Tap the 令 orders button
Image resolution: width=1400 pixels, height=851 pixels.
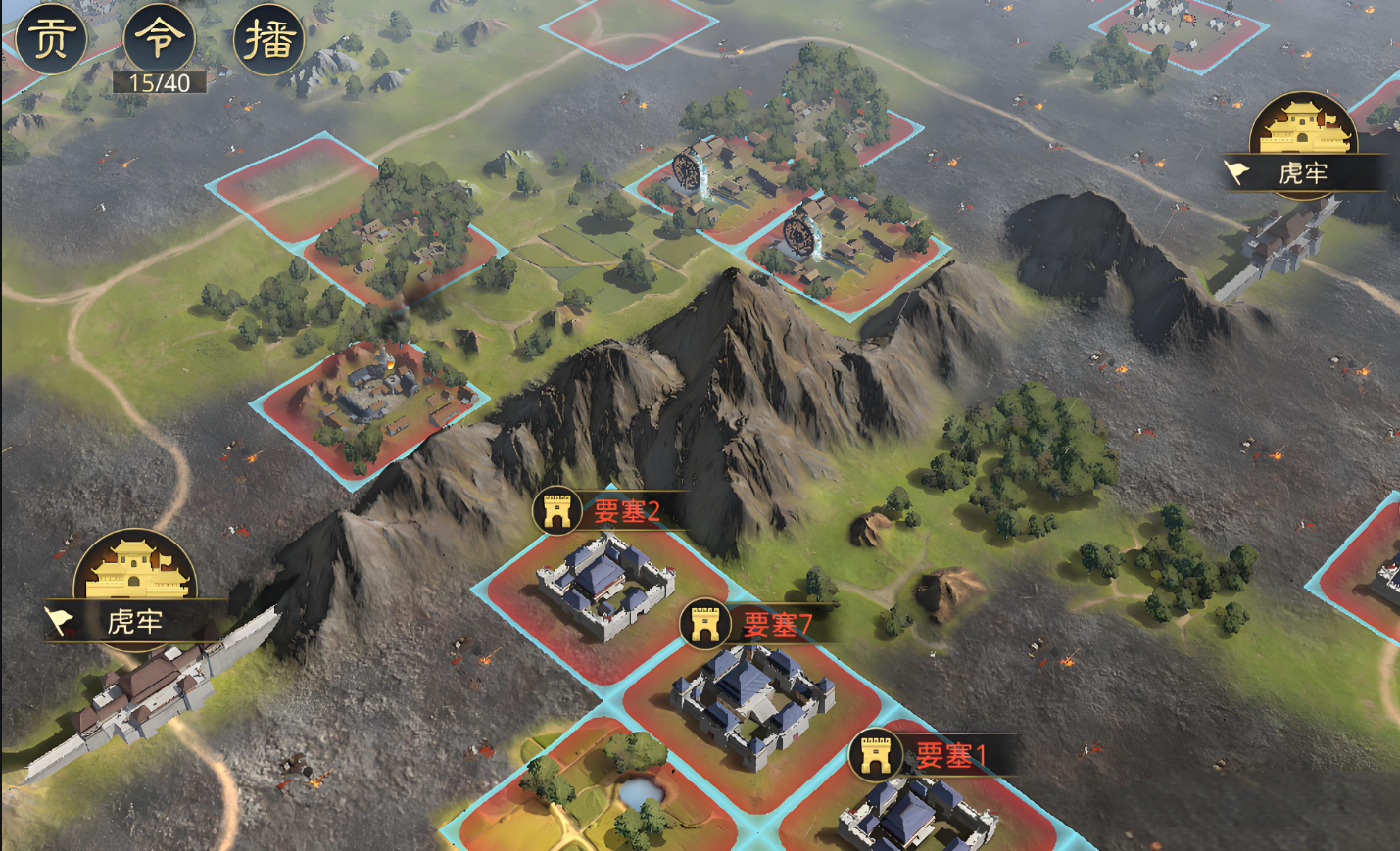[159, 39]
